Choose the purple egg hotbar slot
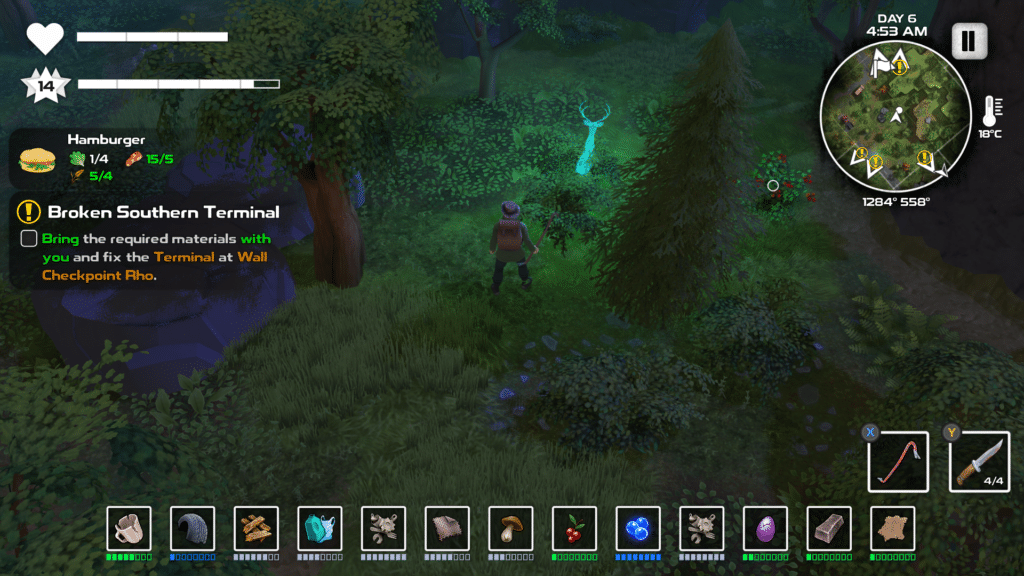Viewport: 1024px width, 576px height. 766,528
